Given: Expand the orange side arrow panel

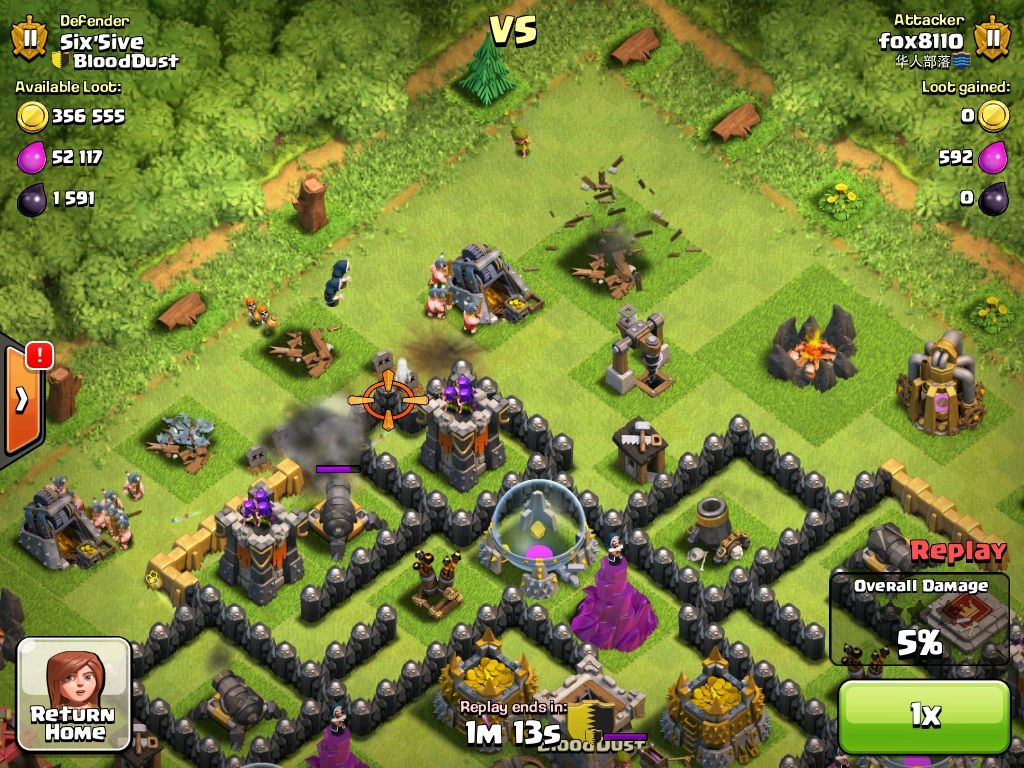Looking at the screenshot, I should click(22, 400).
